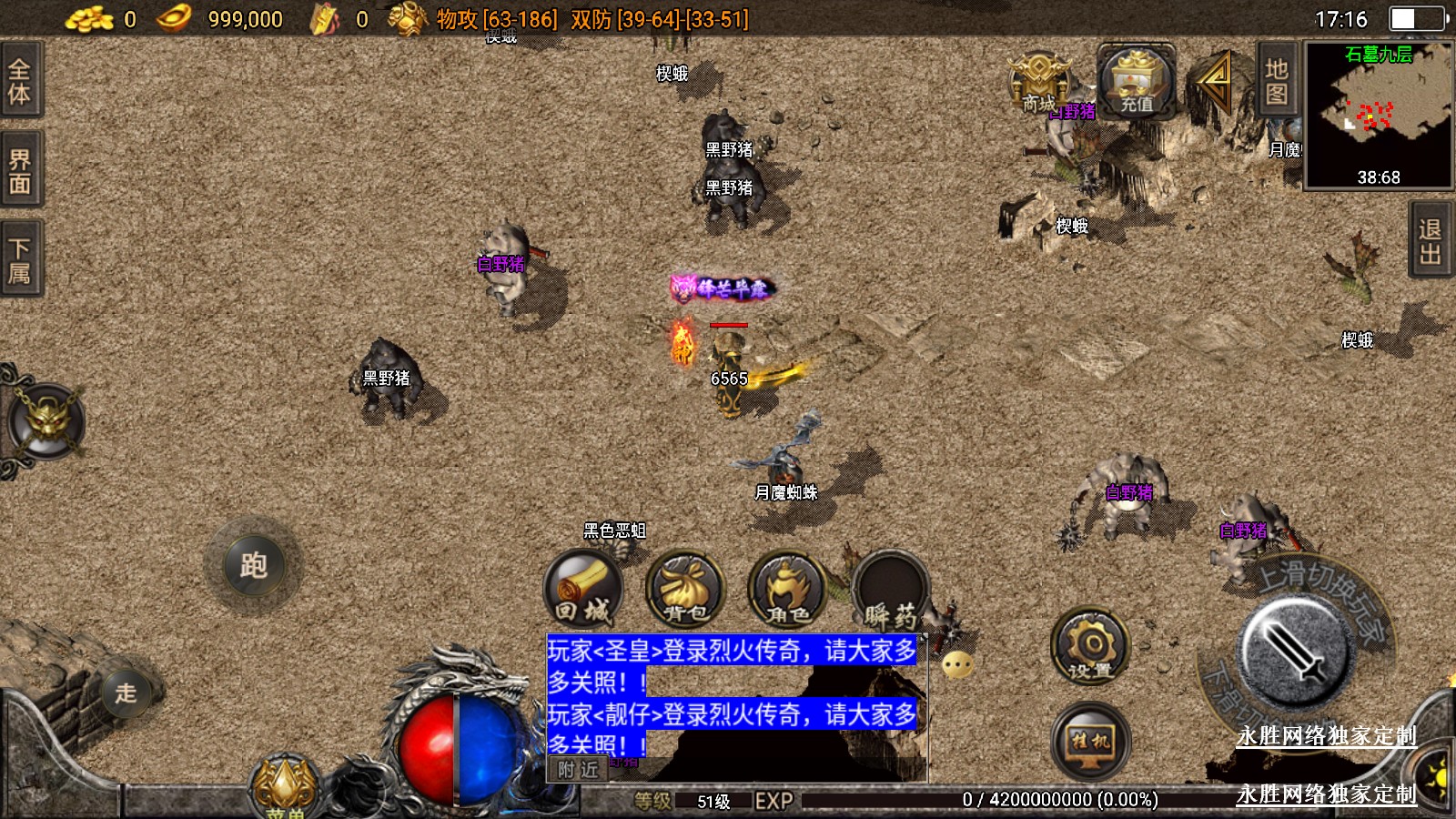Image resolution: width=1456 pixels, height=819 pixels.
Task: Open the 角色 character sheet
Action: (x=787, y=590)
